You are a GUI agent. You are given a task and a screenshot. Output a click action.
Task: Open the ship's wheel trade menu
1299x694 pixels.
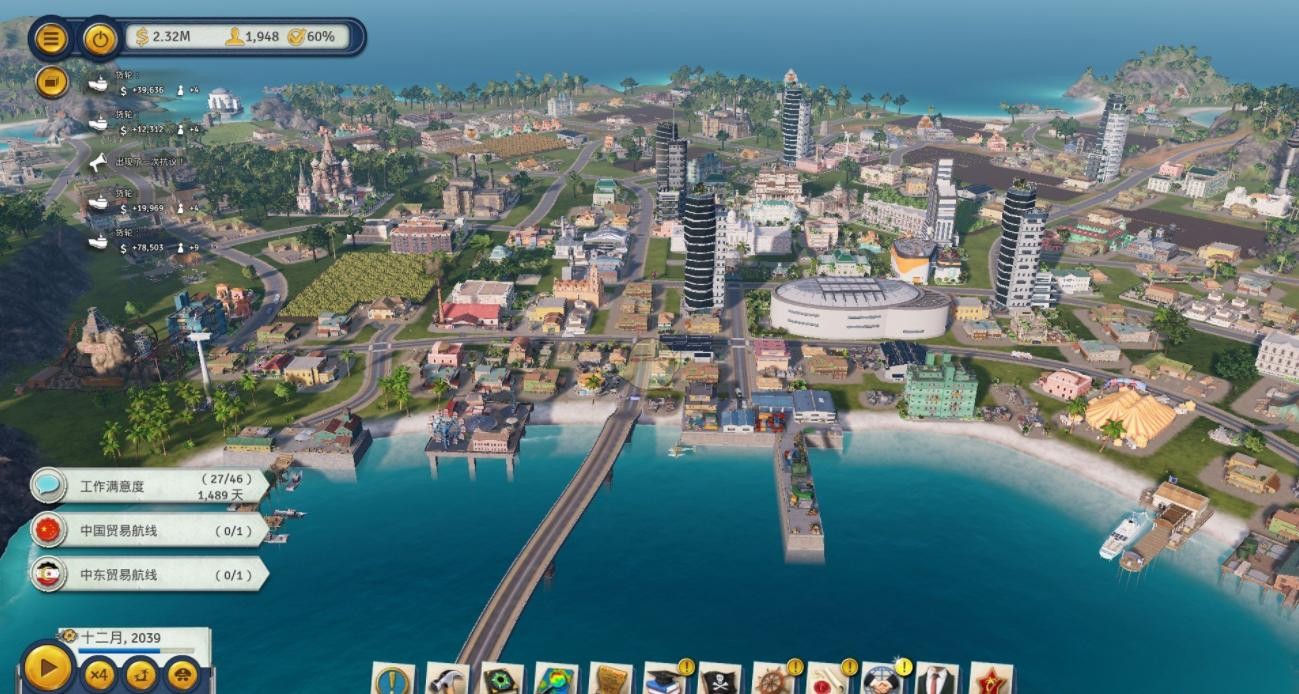(x=772, y=680)
